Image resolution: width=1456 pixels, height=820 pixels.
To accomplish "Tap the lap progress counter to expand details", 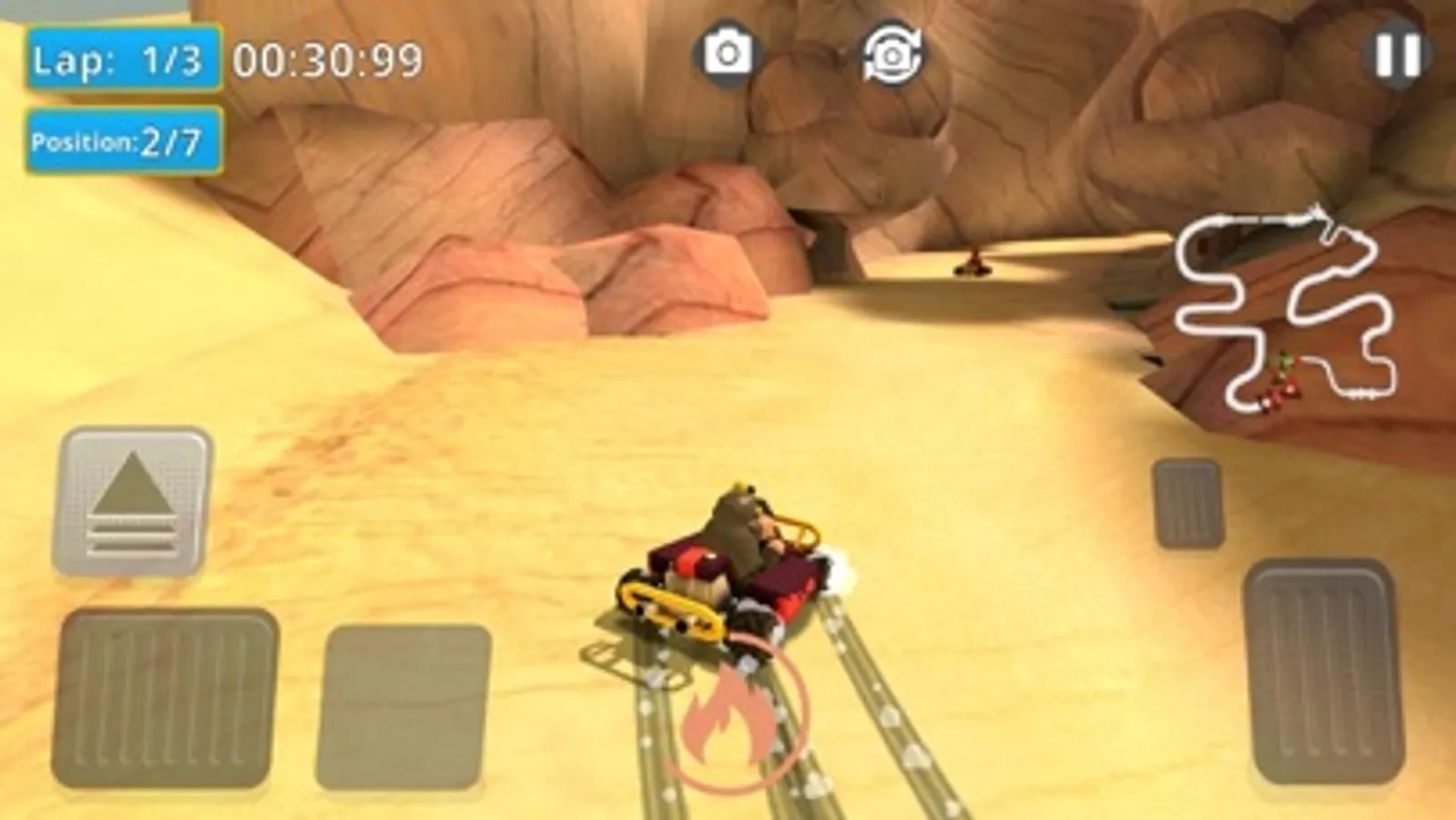I will (125, 59).
